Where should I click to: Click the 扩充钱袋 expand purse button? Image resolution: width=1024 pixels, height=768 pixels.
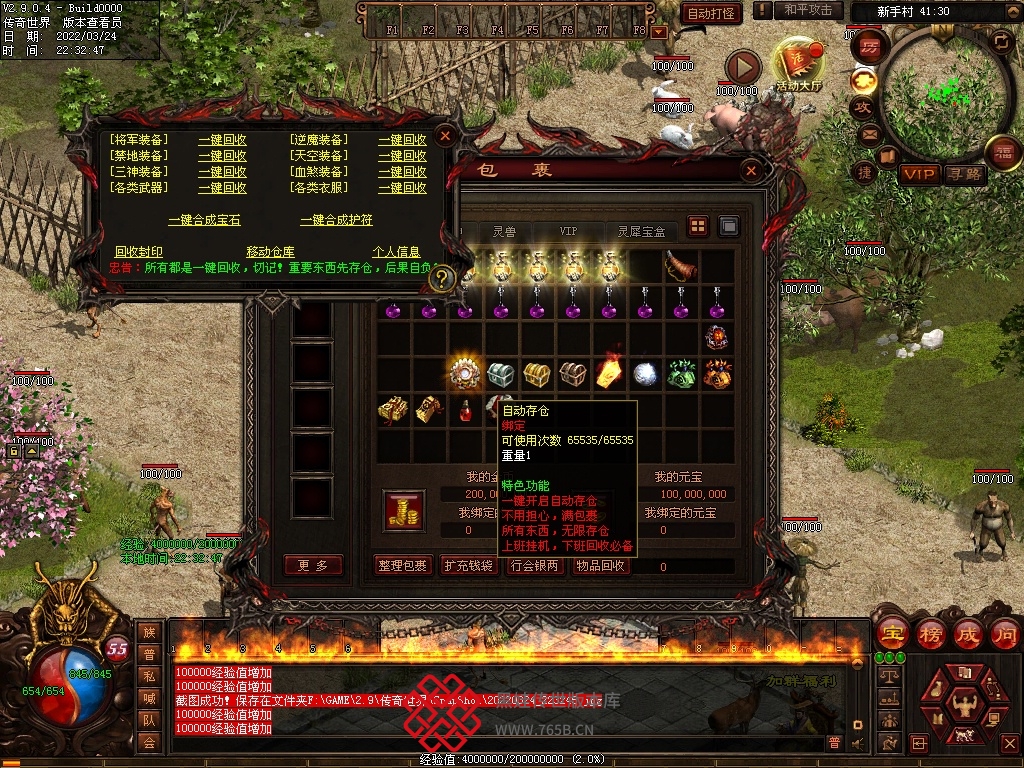pyautogui.click(x=469, y=566)
